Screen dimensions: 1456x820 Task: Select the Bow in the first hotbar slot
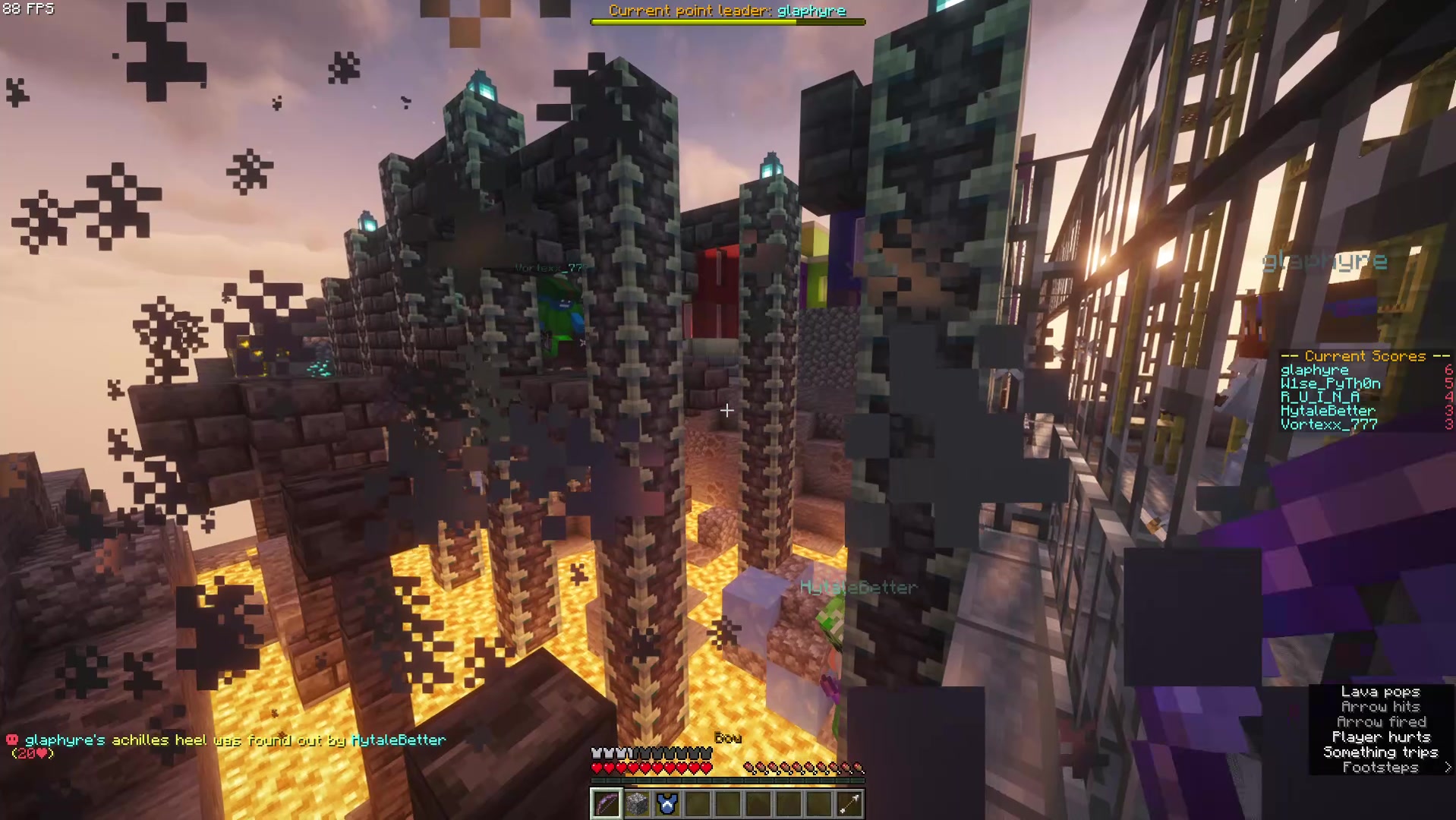[607, 804]
